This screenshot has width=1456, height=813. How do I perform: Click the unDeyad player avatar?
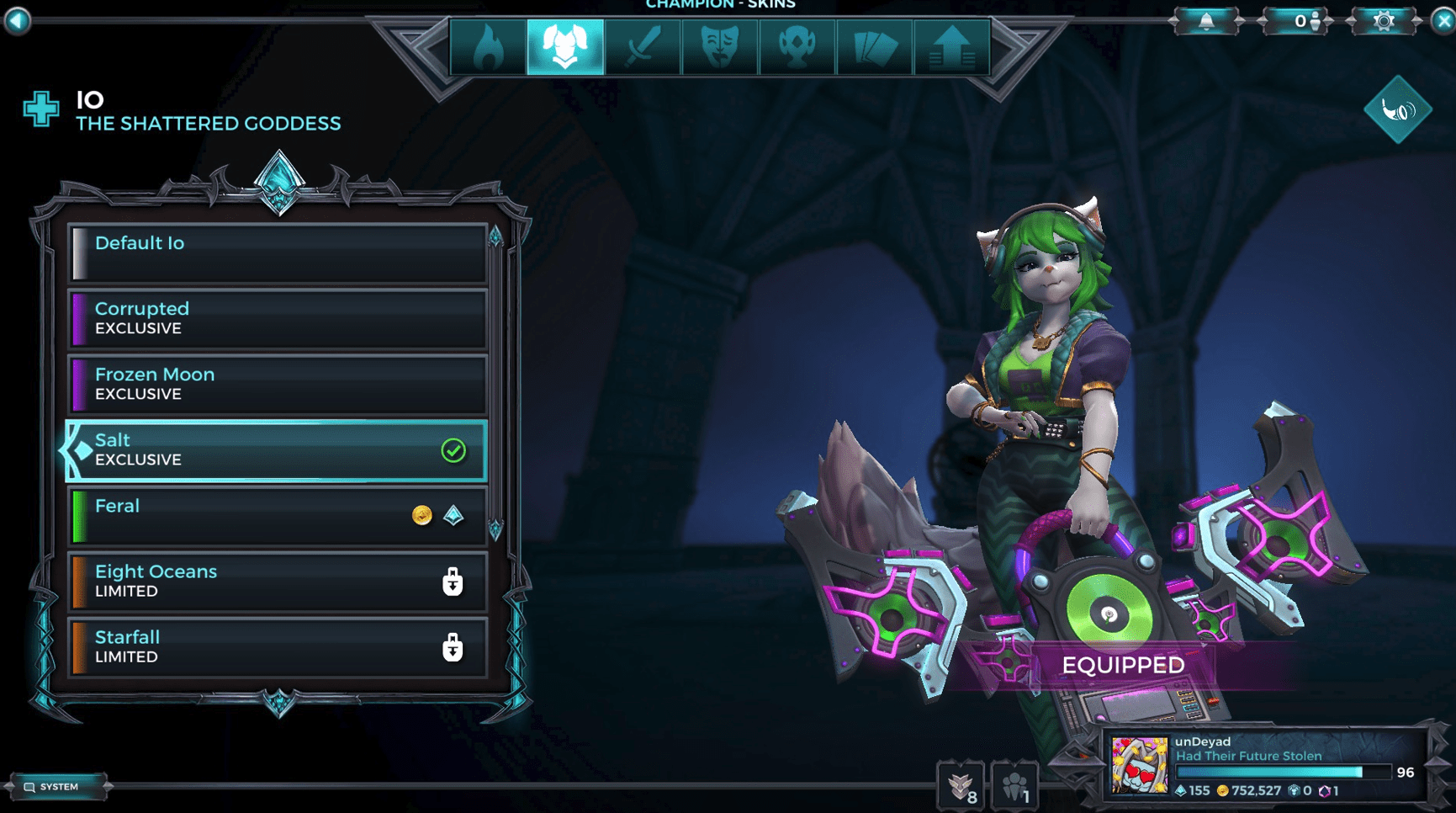tap(1138, 766)
